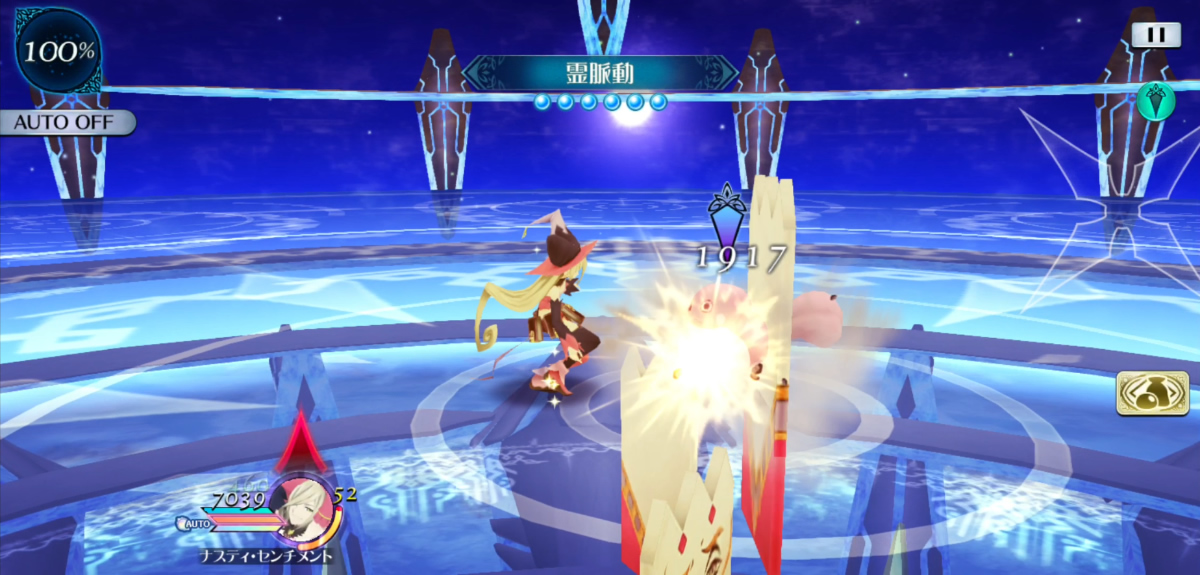
Task: Toggle the AUTO OFF button
Action: tap(66, 123)
